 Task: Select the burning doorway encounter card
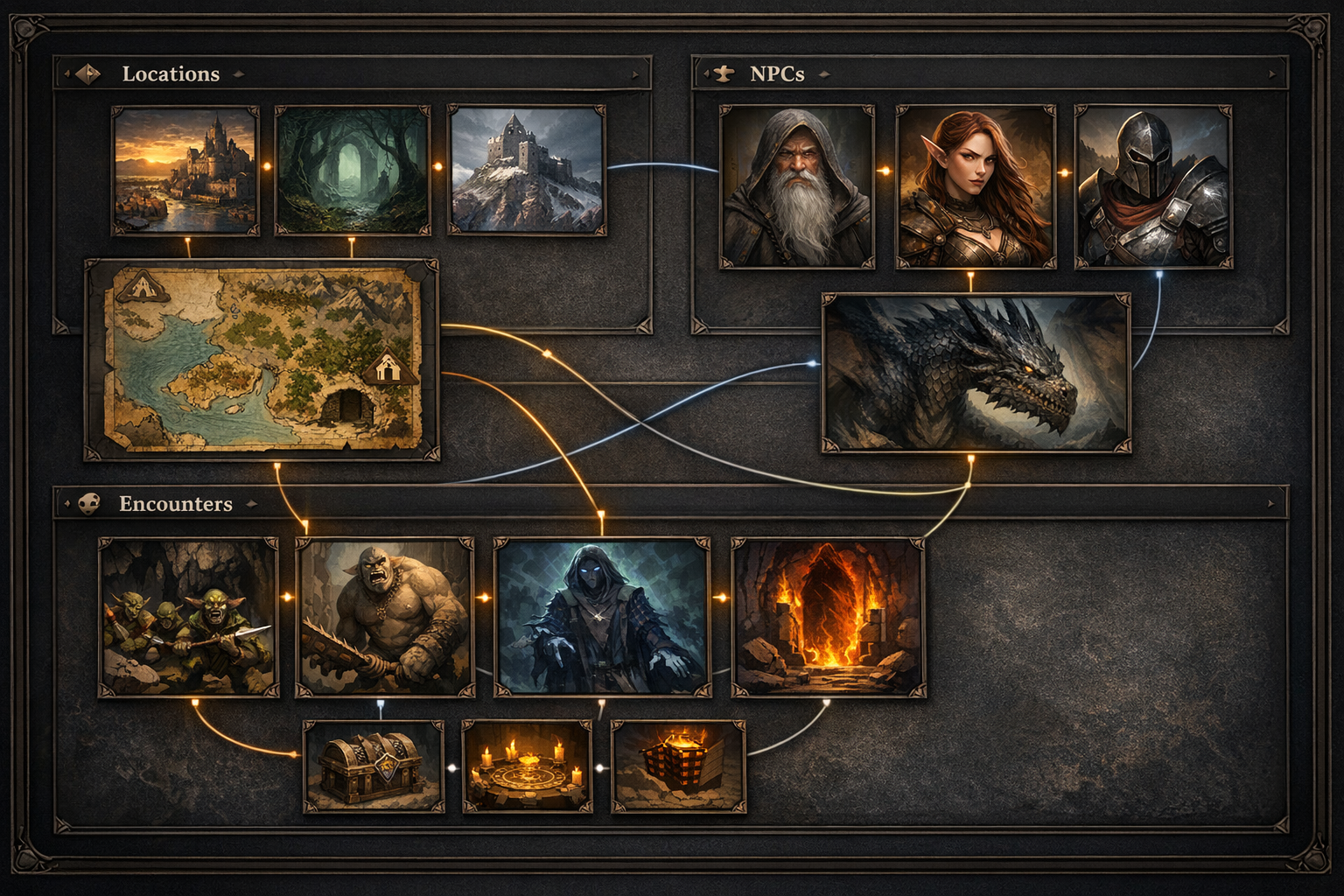pyautogui.click(x=828, y=617)
